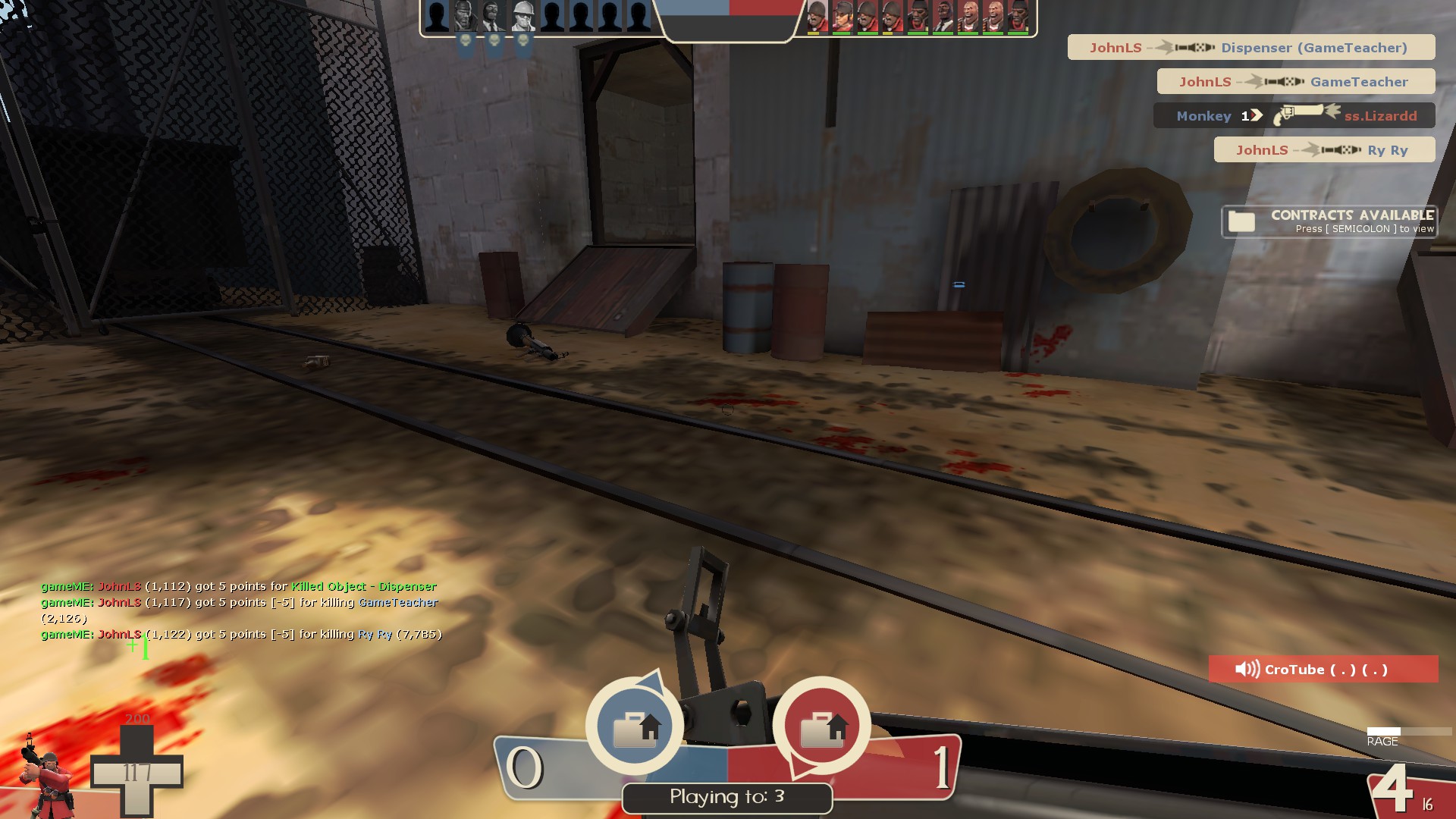The image size is (1456, 819).
Task: Click the white hard hat player portrait
Action: [522, 17]
